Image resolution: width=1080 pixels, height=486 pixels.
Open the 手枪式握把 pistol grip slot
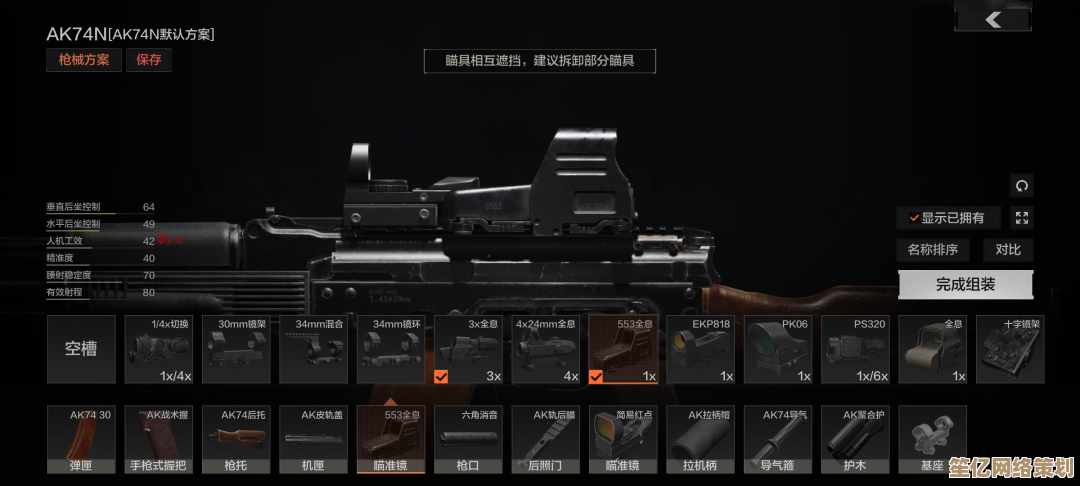[x=158, y=439]
